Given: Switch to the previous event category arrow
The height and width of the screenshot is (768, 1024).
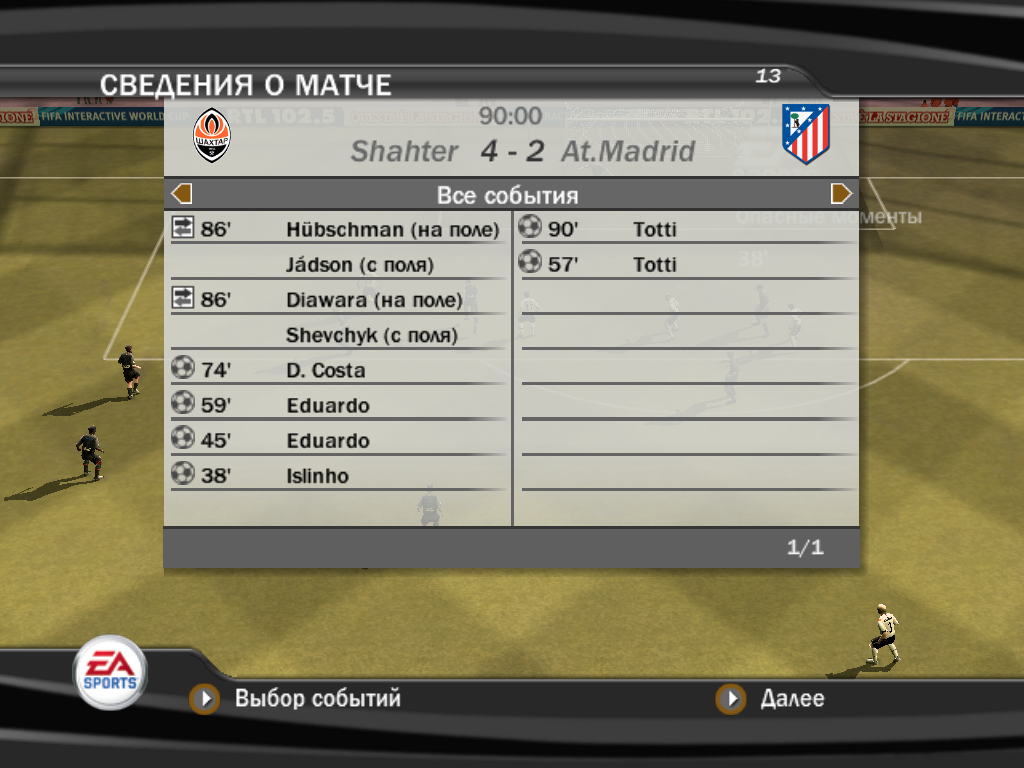Looking at the screenshot, I should coord(182,194).
